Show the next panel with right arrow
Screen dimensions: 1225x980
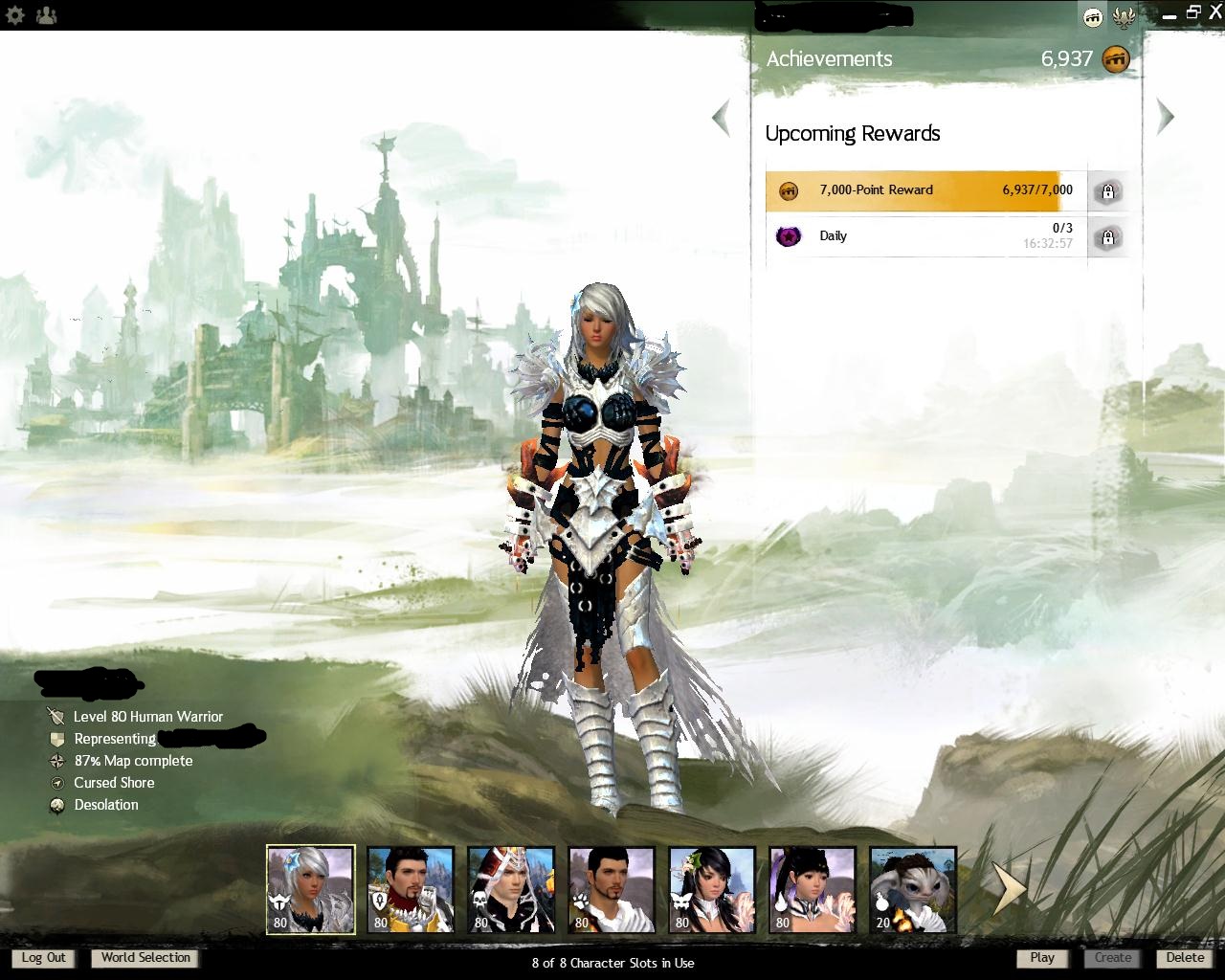coord(1165,117)
